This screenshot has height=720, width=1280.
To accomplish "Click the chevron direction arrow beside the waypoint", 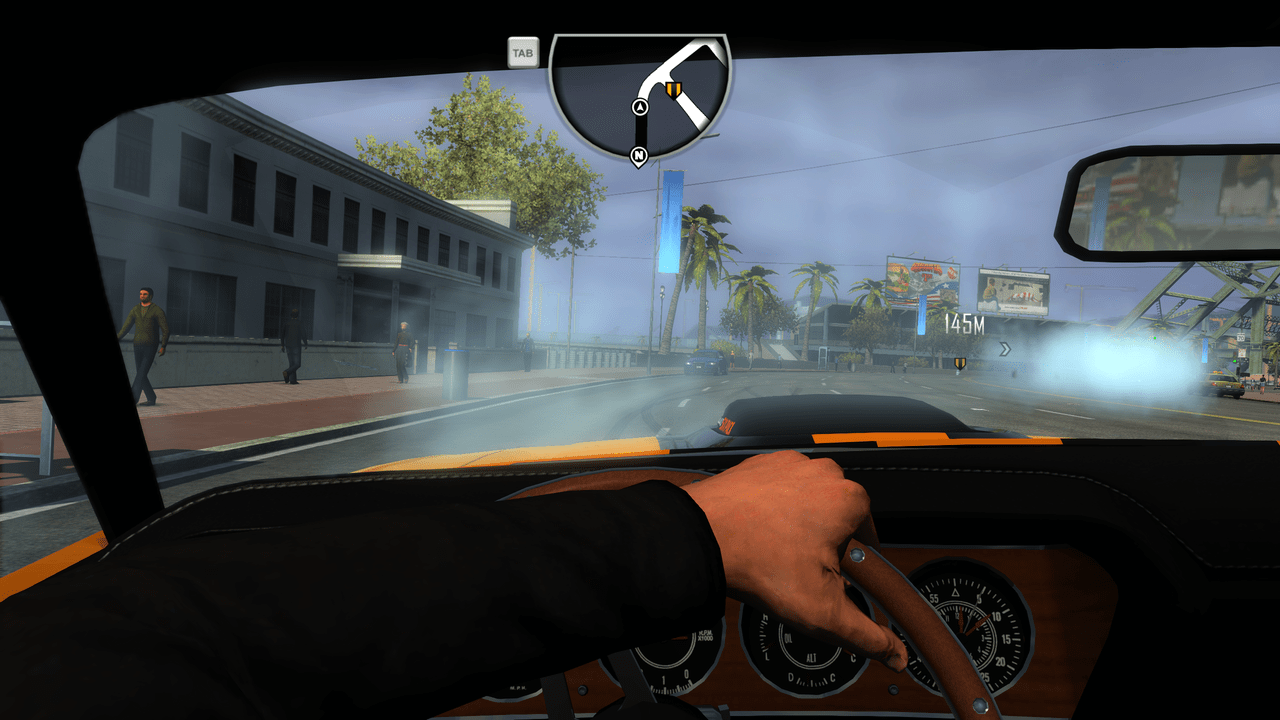I will click(1004, 348).
